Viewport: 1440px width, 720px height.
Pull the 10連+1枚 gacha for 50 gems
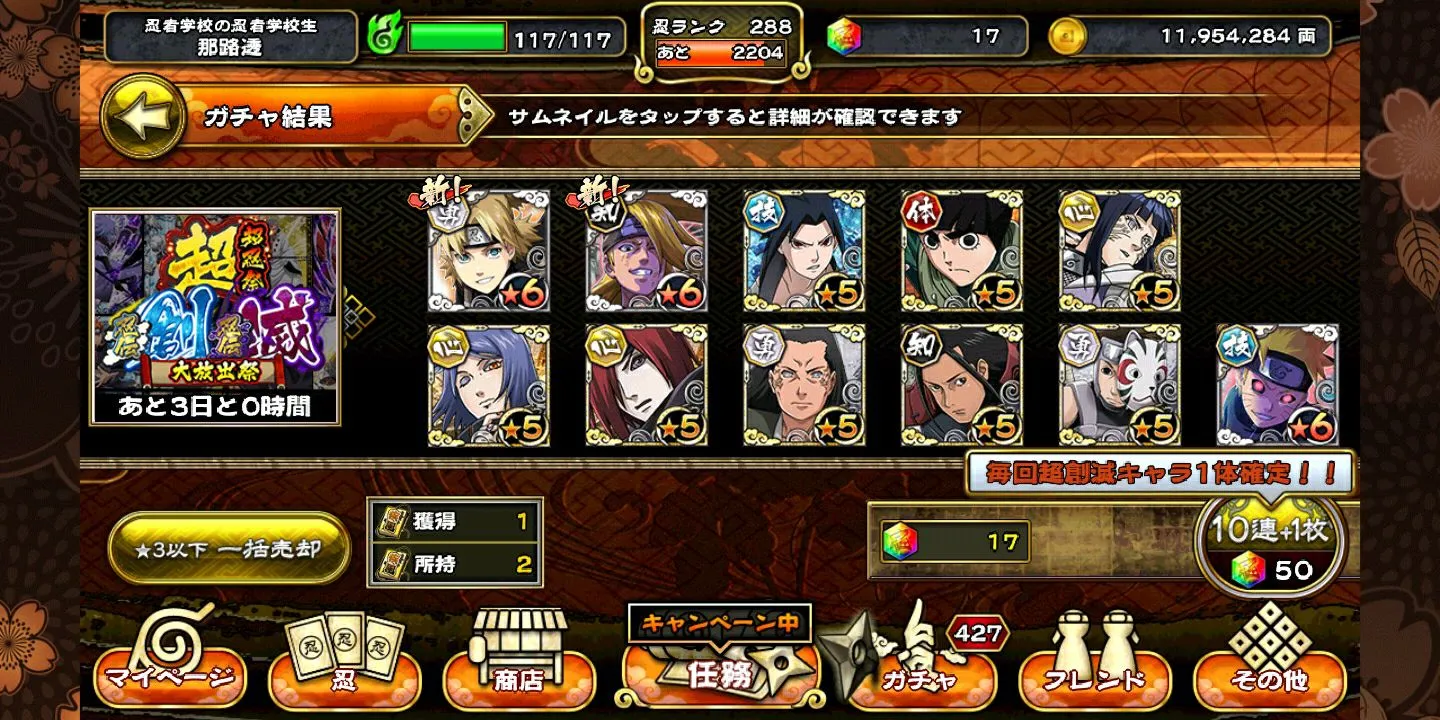(1270, 547)
